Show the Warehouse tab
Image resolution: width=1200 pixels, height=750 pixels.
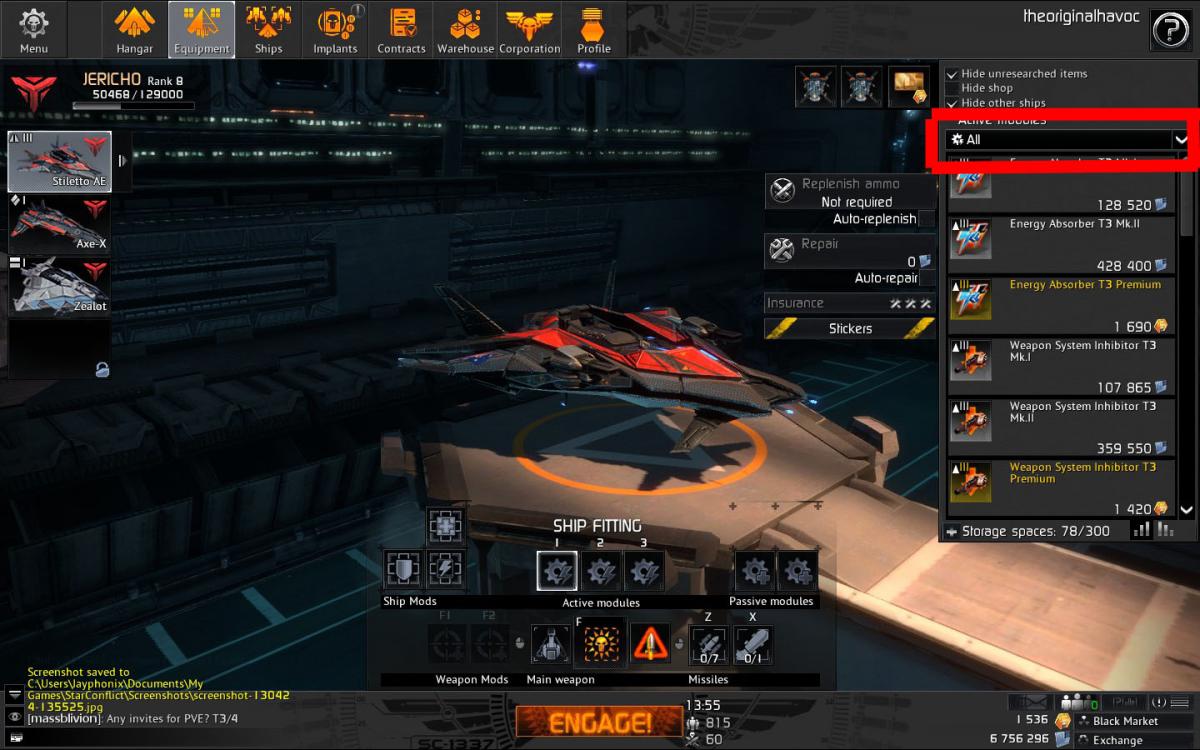[x=465, y=30]
